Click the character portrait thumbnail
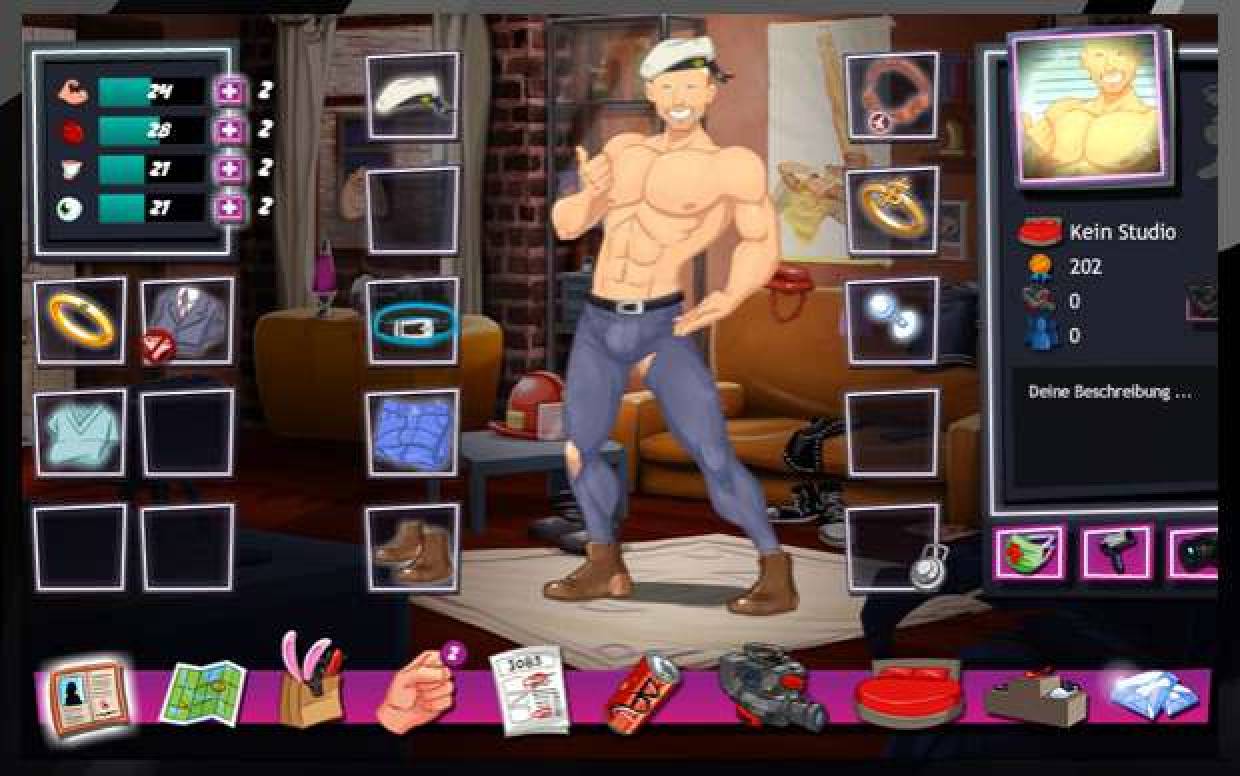This screenshot has height=776, width=1240. tap(1088, 106)
